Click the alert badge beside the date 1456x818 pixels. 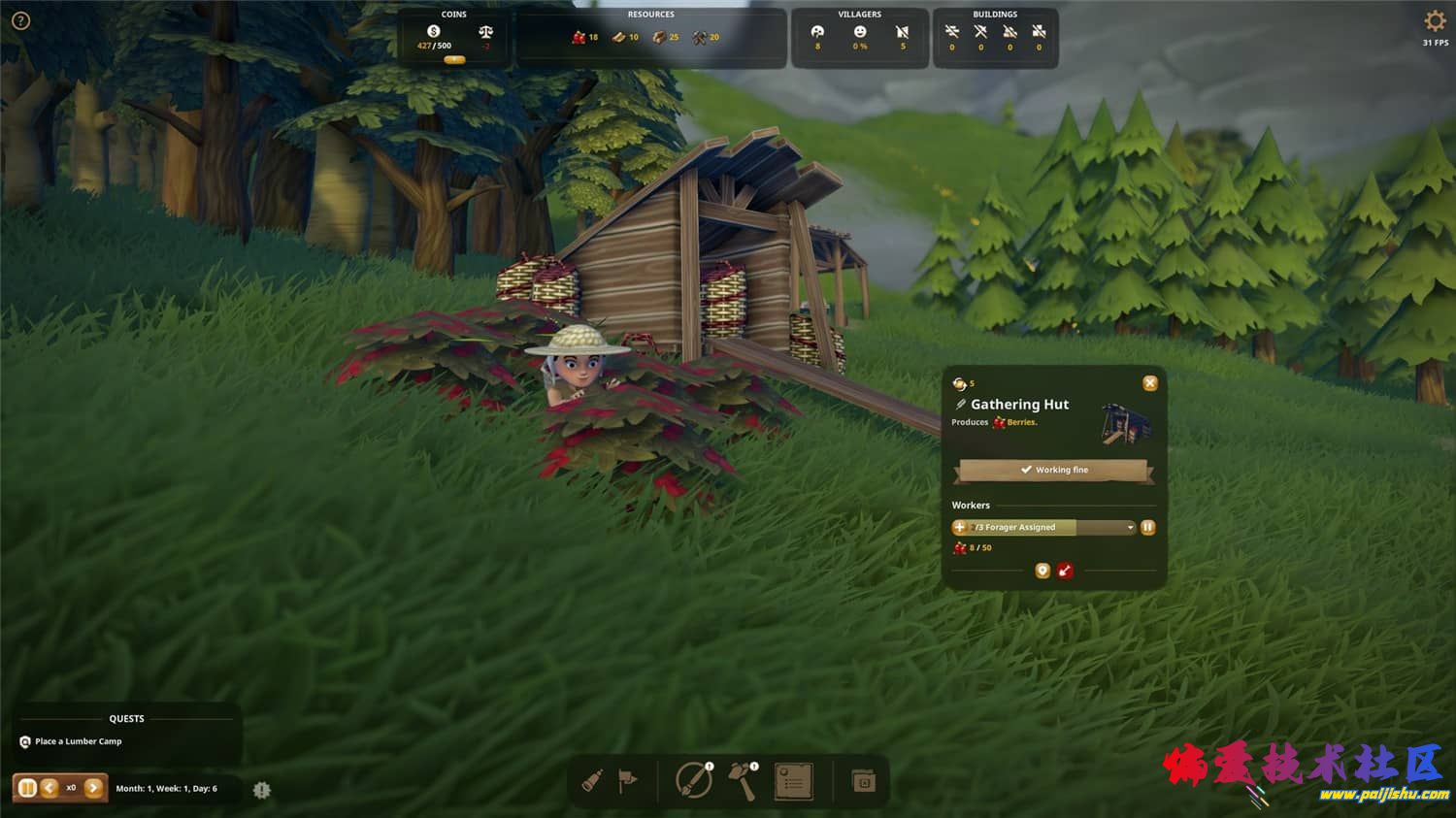pyautogui.click(x=261, y=790)
